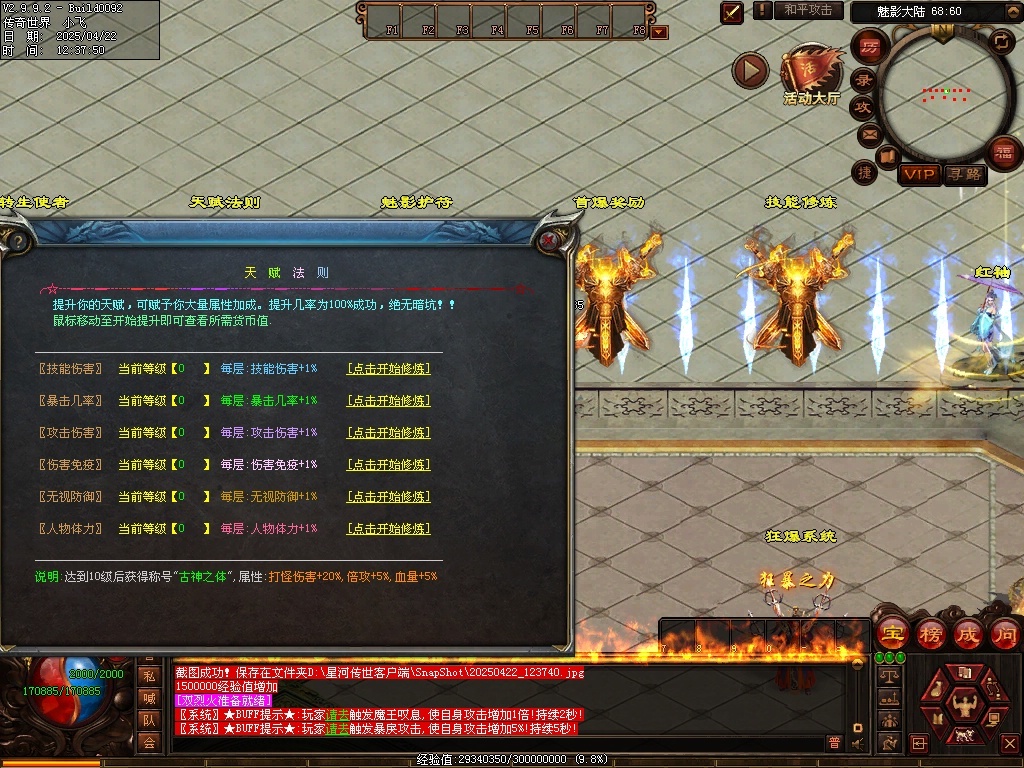Toggle the 和平攻击 attack mode button
Image resolution: width=1024 pixels, height=768 pixels.
[808, 10]
